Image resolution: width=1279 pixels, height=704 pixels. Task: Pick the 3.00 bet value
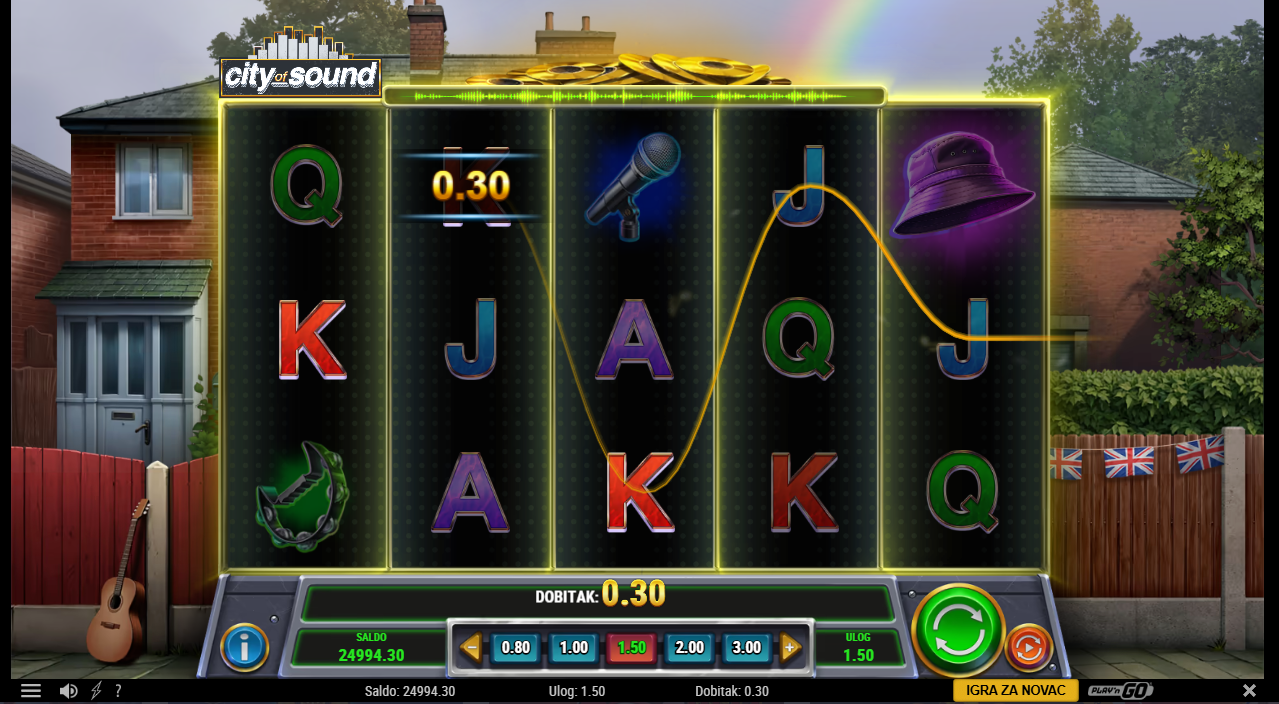coord(746,647)
